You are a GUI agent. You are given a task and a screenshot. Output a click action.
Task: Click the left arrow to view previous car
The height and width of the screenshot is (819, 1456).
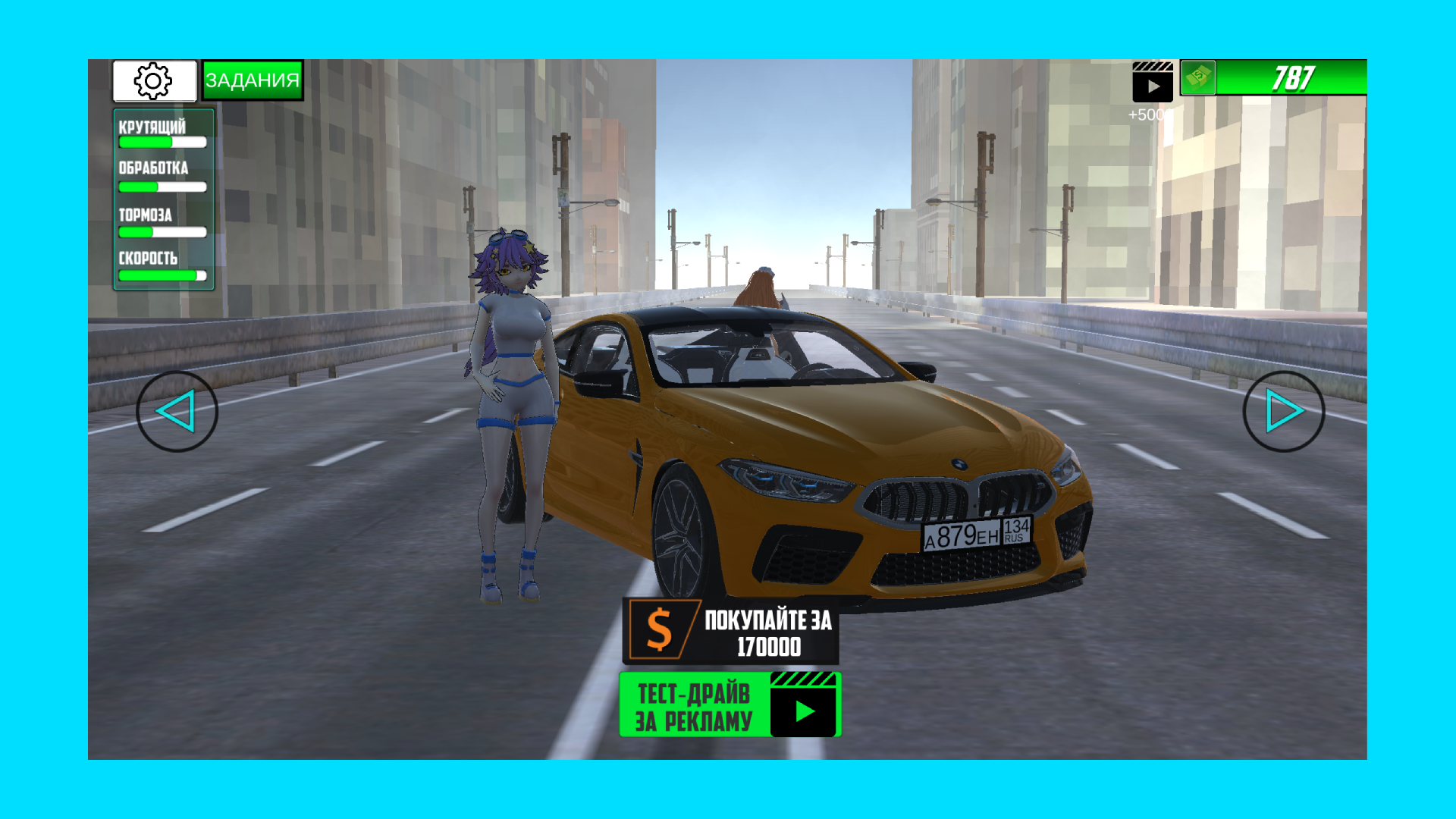point(177,411)
